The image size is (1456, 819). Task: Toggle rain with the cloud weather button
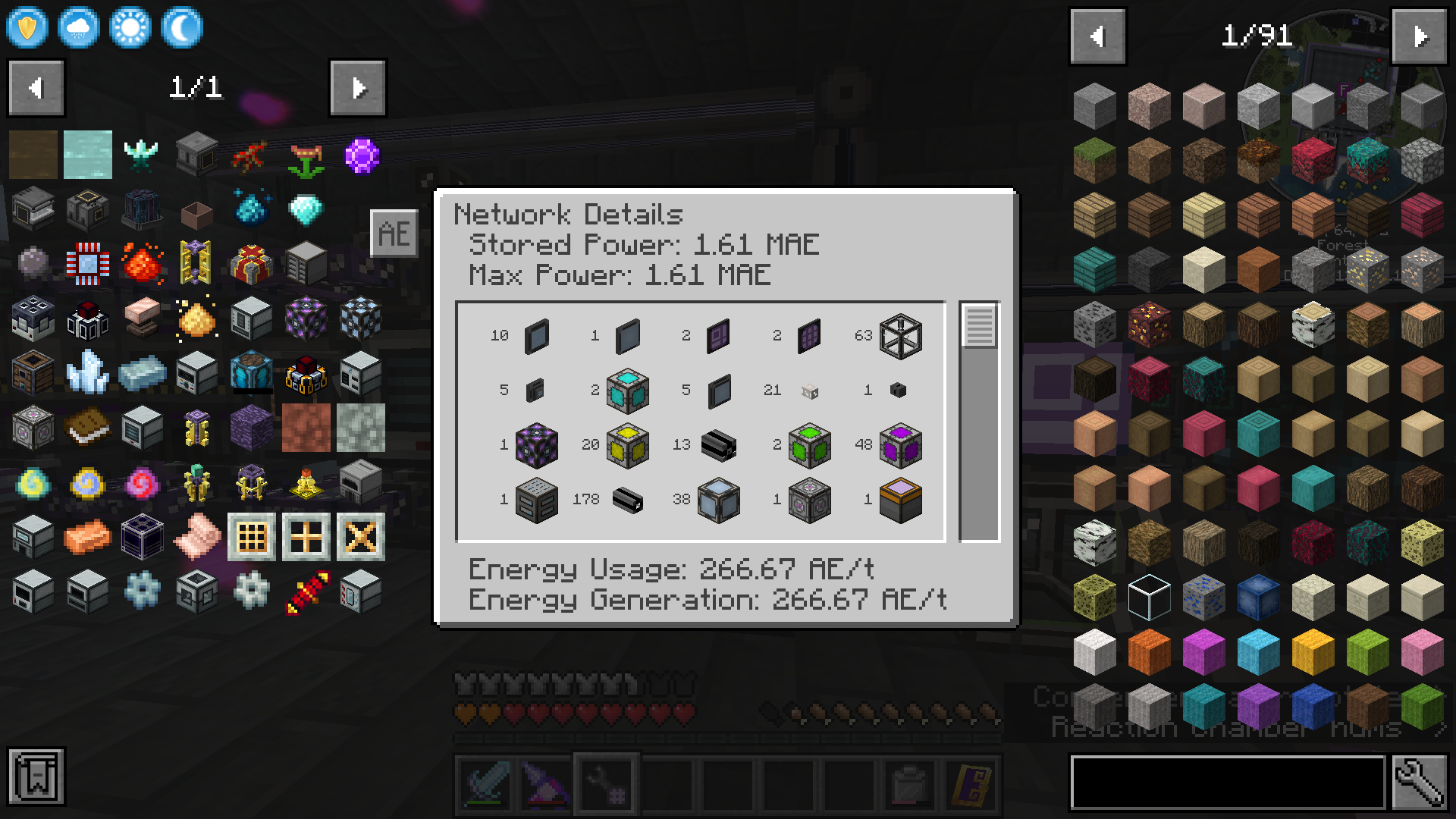click(78, 27)
